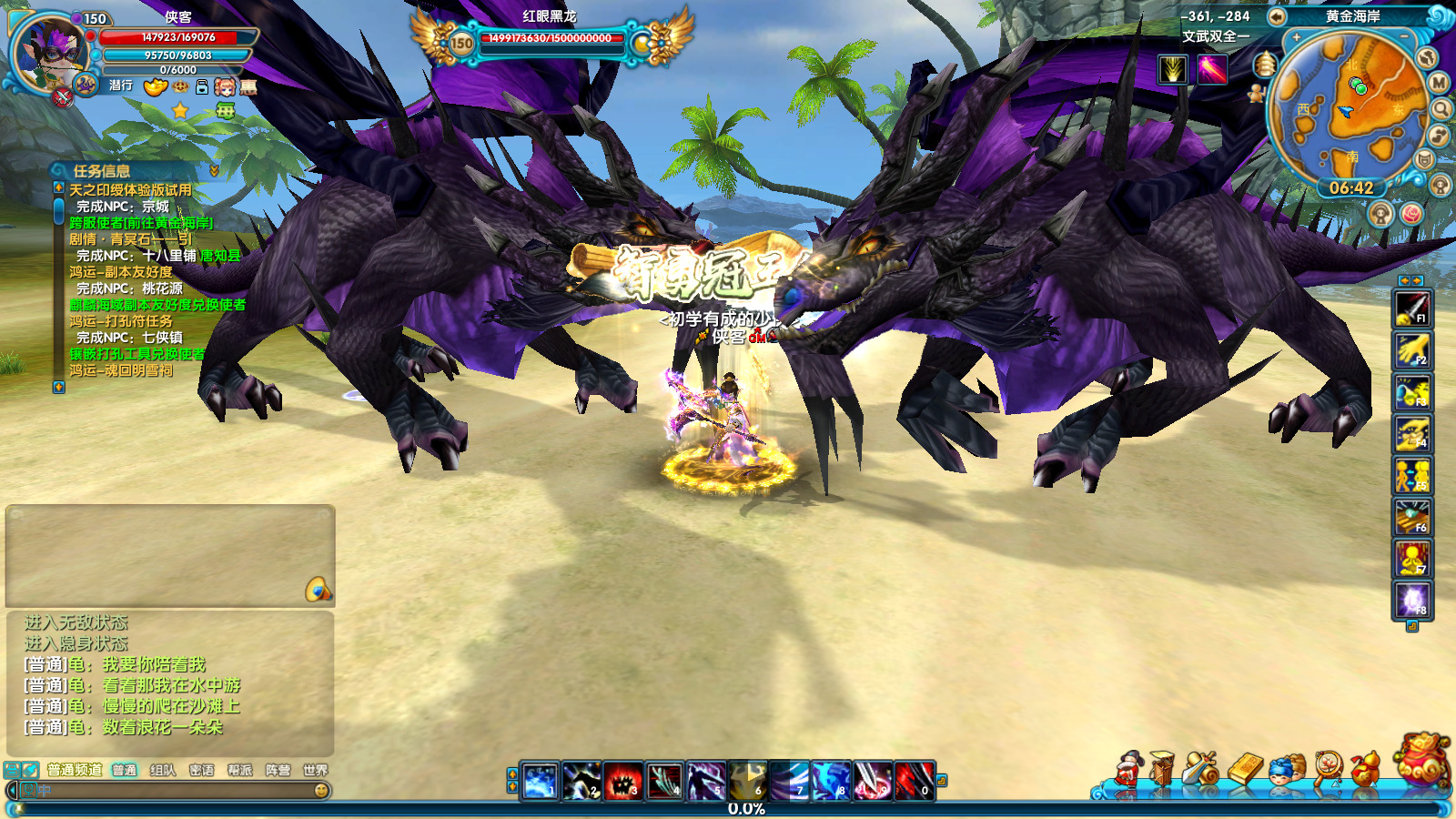This screenshot has width=1456, height=819.
Task: Open the world map with M button
Action: [x=1439, y=83]
